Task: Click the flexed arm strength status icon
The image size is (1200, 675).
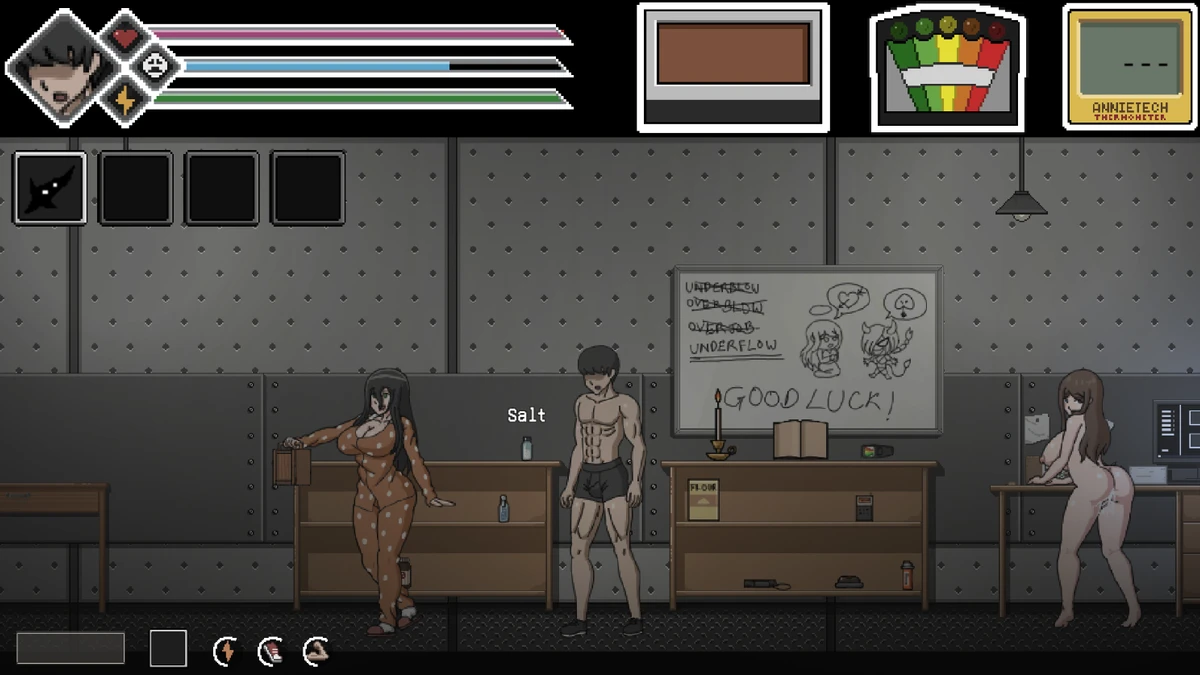Action: click(x=315, y=651)
